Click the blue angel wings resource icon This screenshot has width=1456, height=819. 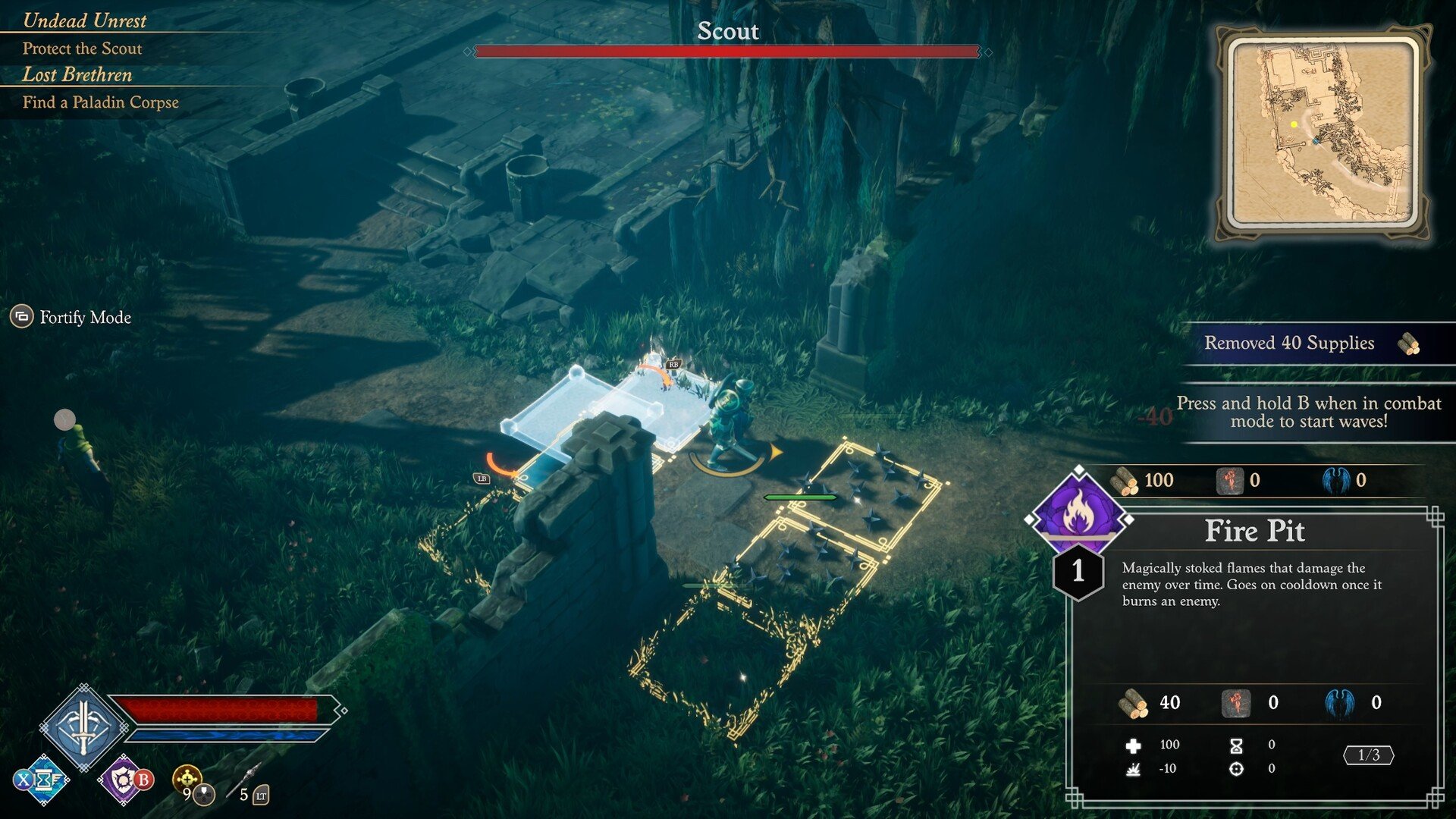coord(1335,481)
